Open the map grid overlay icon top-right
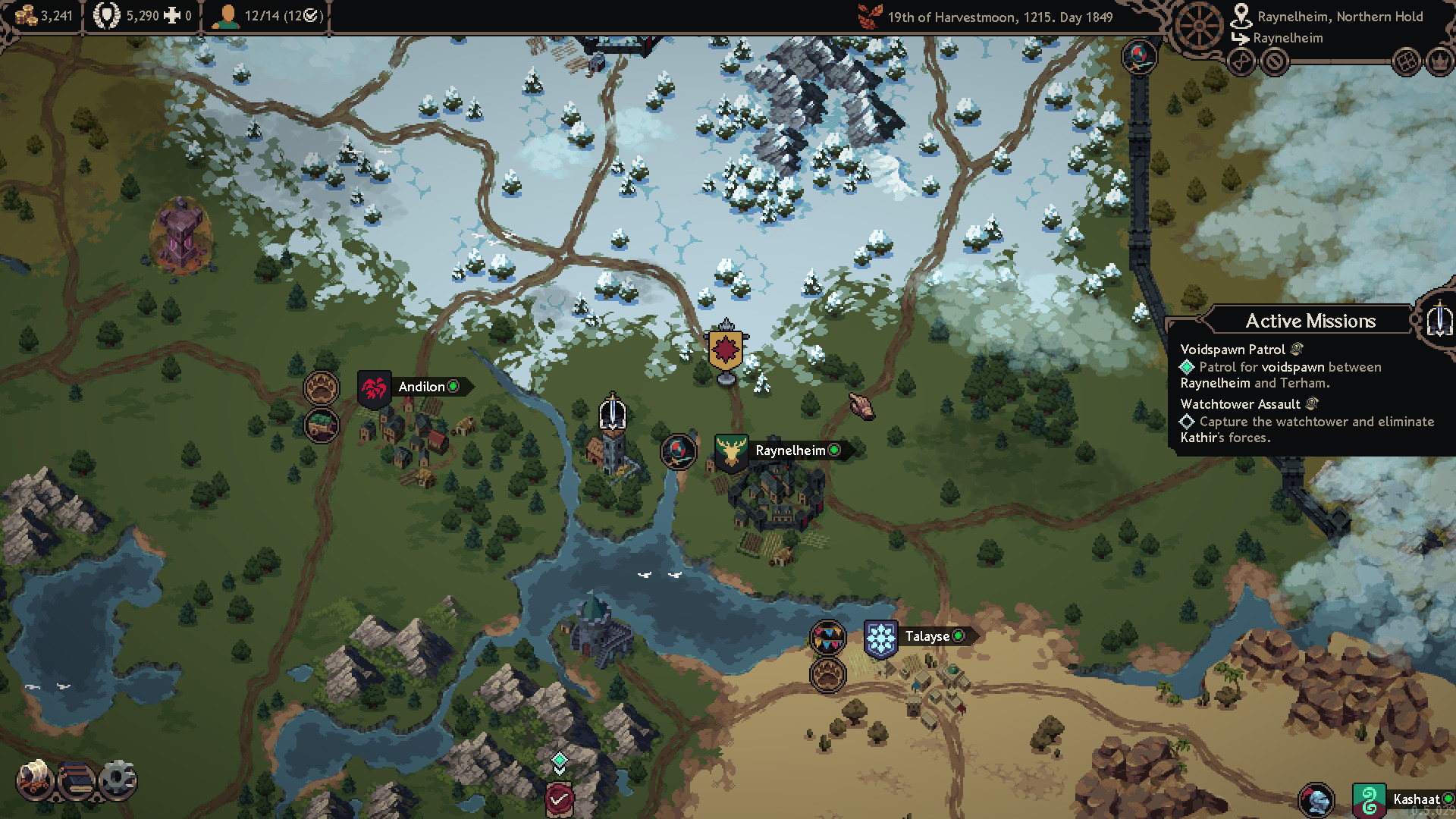The width and height of the screenshot is (1456, 819). [x=1407, y=62]
